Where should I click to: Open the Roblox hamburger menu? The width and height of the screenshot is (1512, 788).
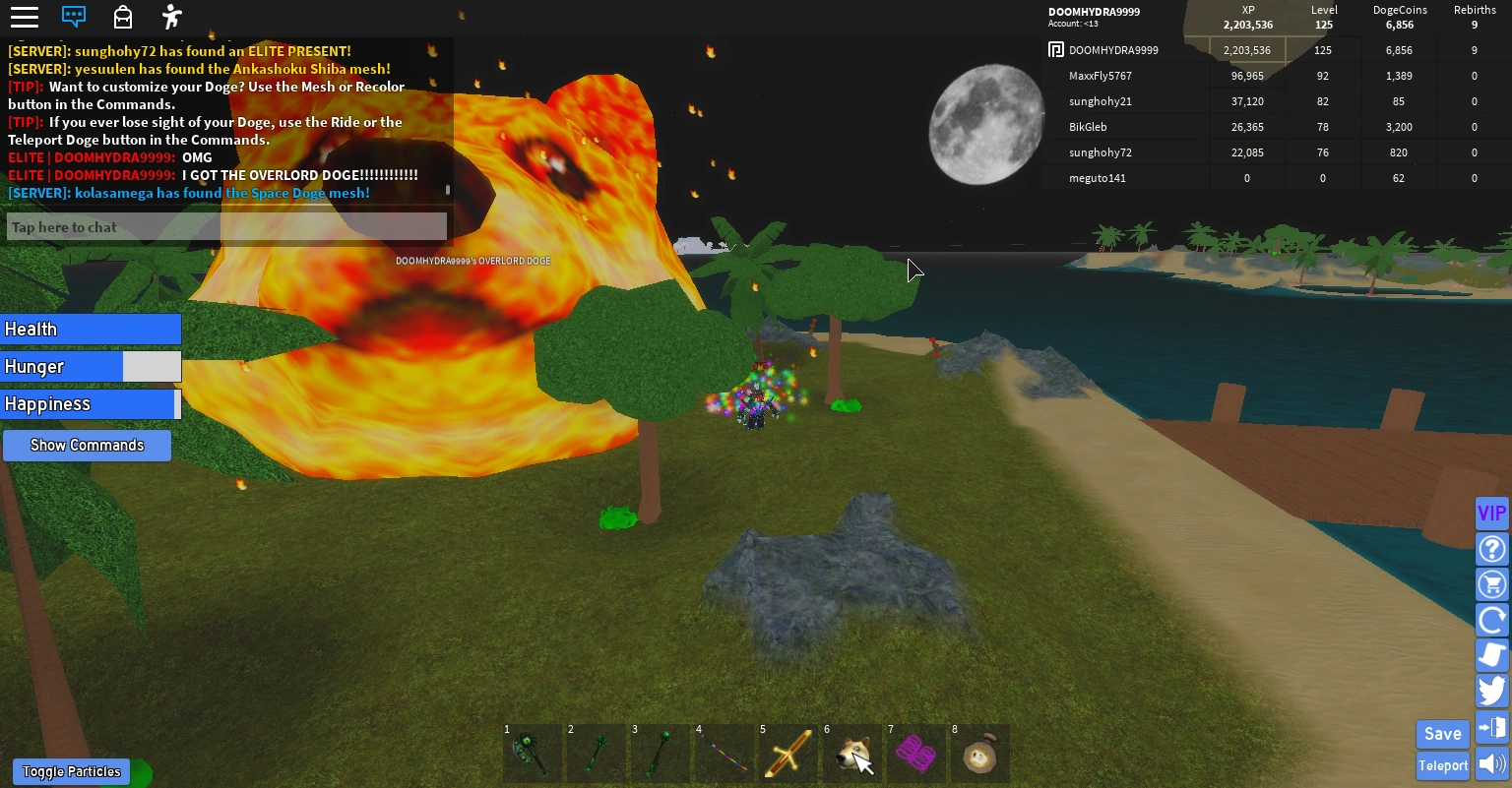(x=25, y=17)
